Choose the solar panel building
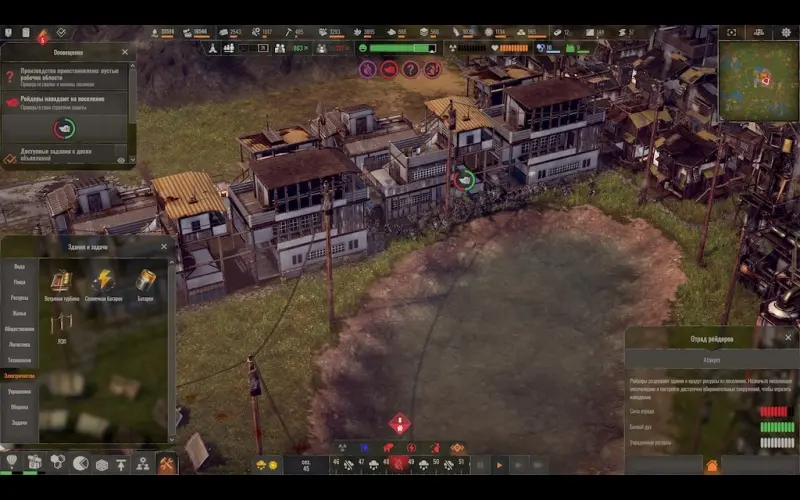Viewport: 800px width, 500px height. (x=103, y=283)
